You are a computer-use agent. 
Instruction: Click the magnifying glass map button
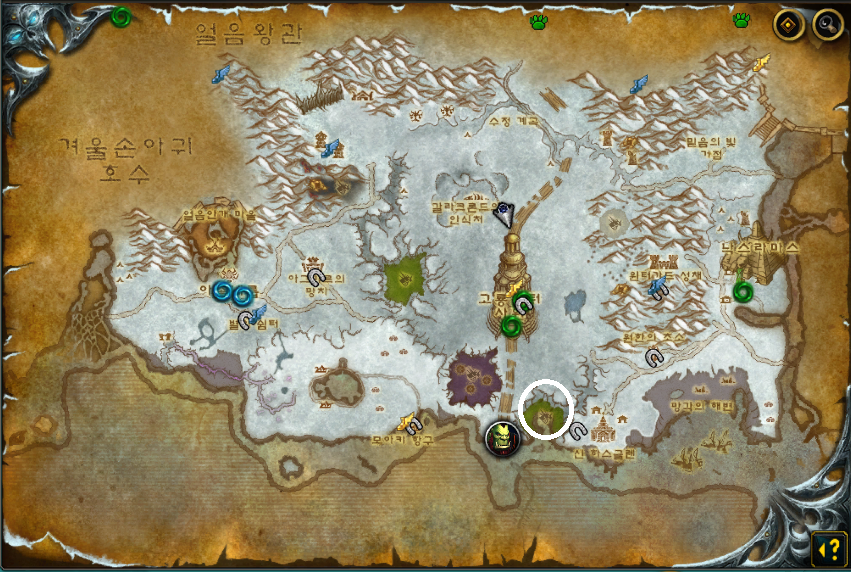827,24
